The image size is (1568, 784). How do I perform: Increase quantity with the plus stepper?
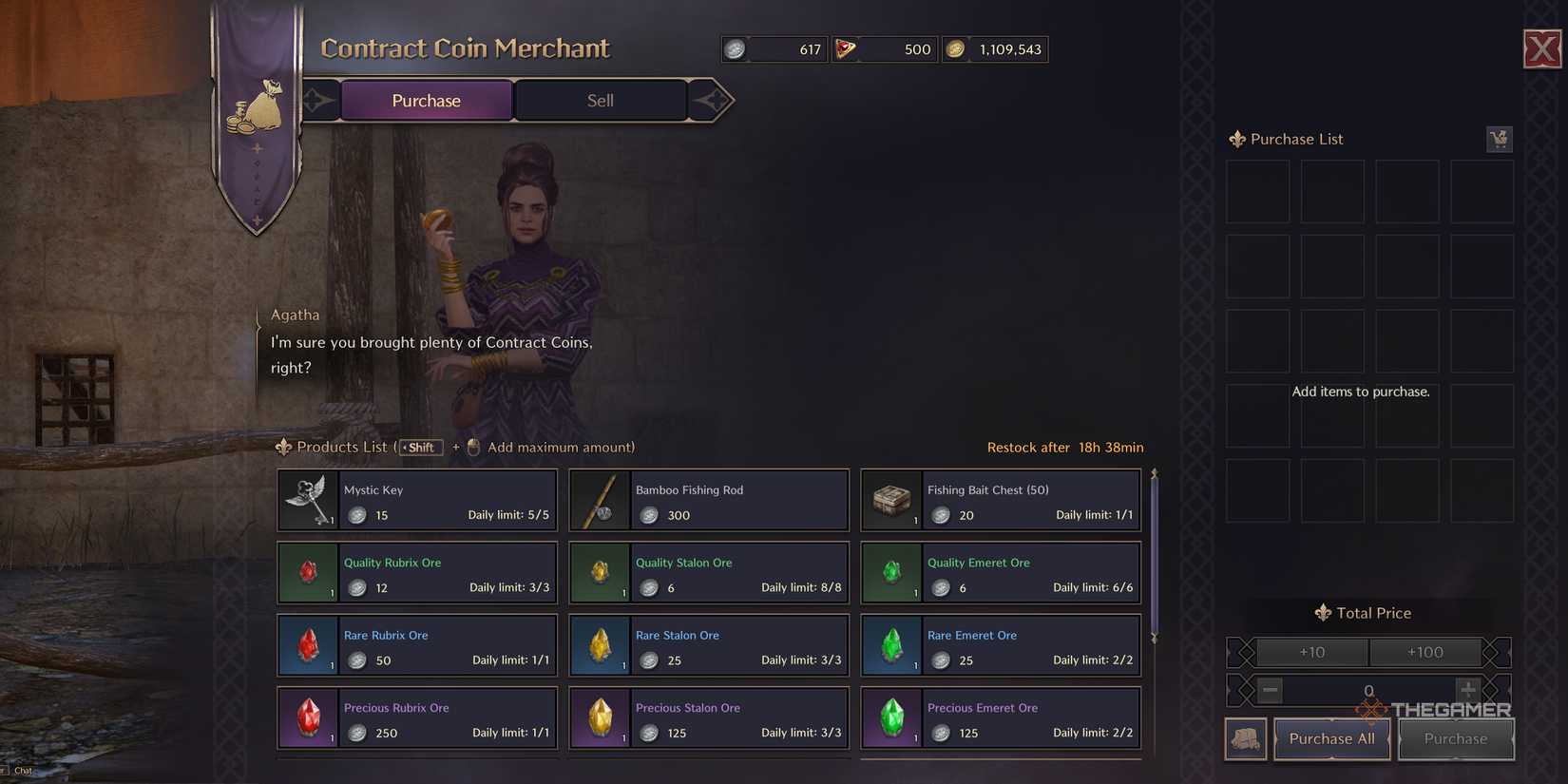click(1468, 691)
